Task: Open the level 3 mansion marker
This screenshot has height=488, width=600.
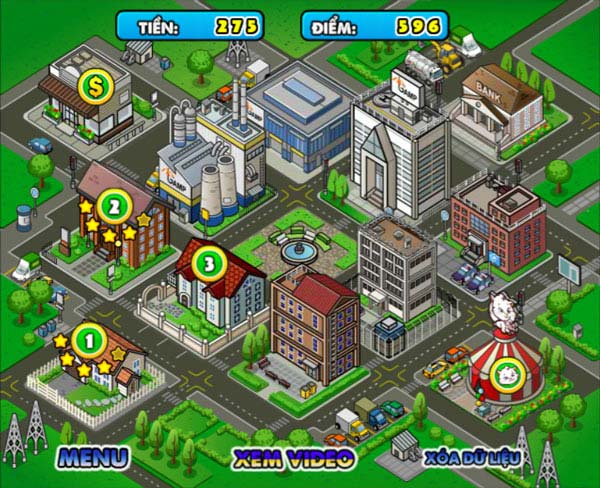Action: point(209,264)
